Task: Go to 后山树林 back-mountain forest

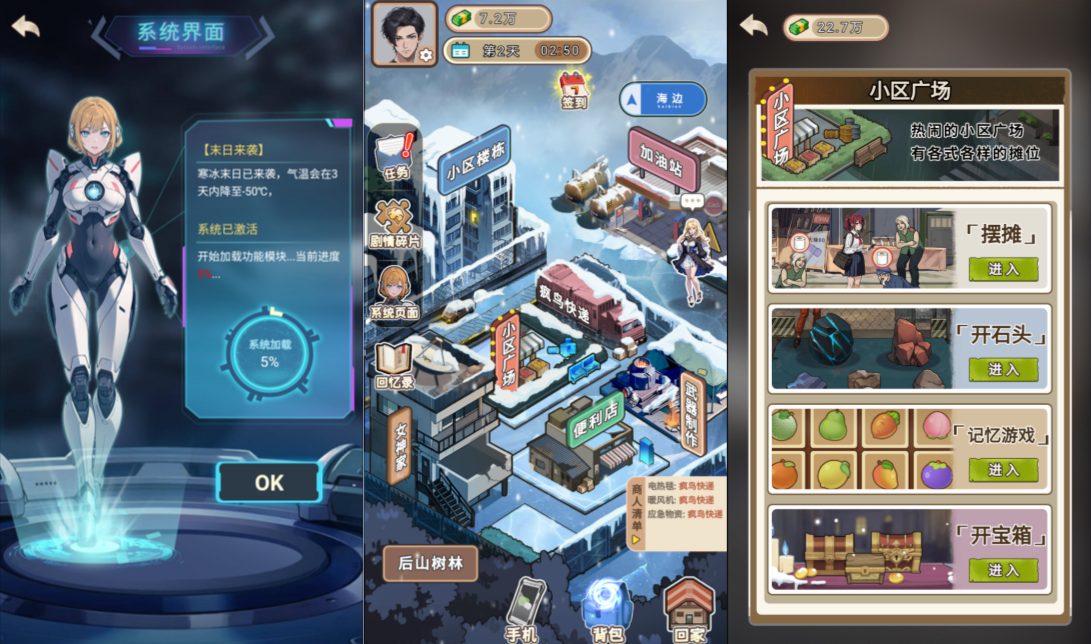Action: click(430, 563)
